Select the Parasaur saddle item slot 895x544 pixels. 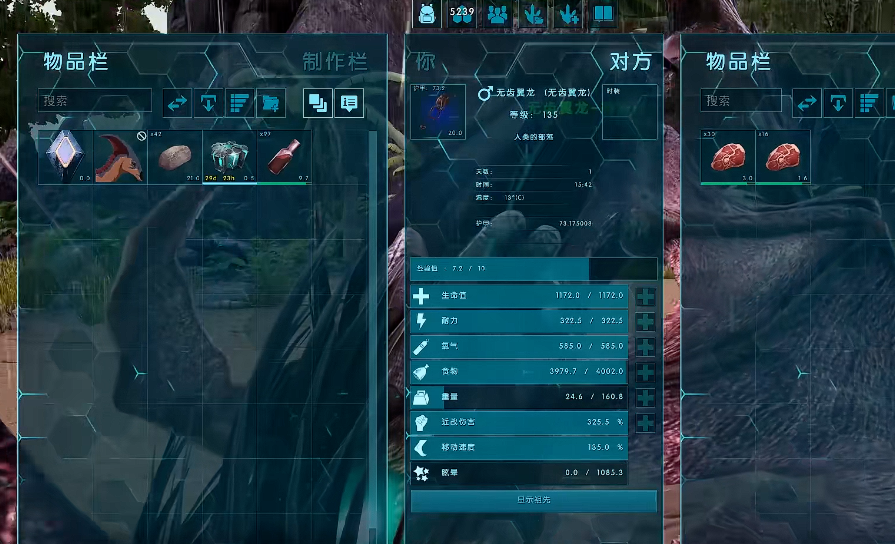pyautogui.click(x=121, y=158)
